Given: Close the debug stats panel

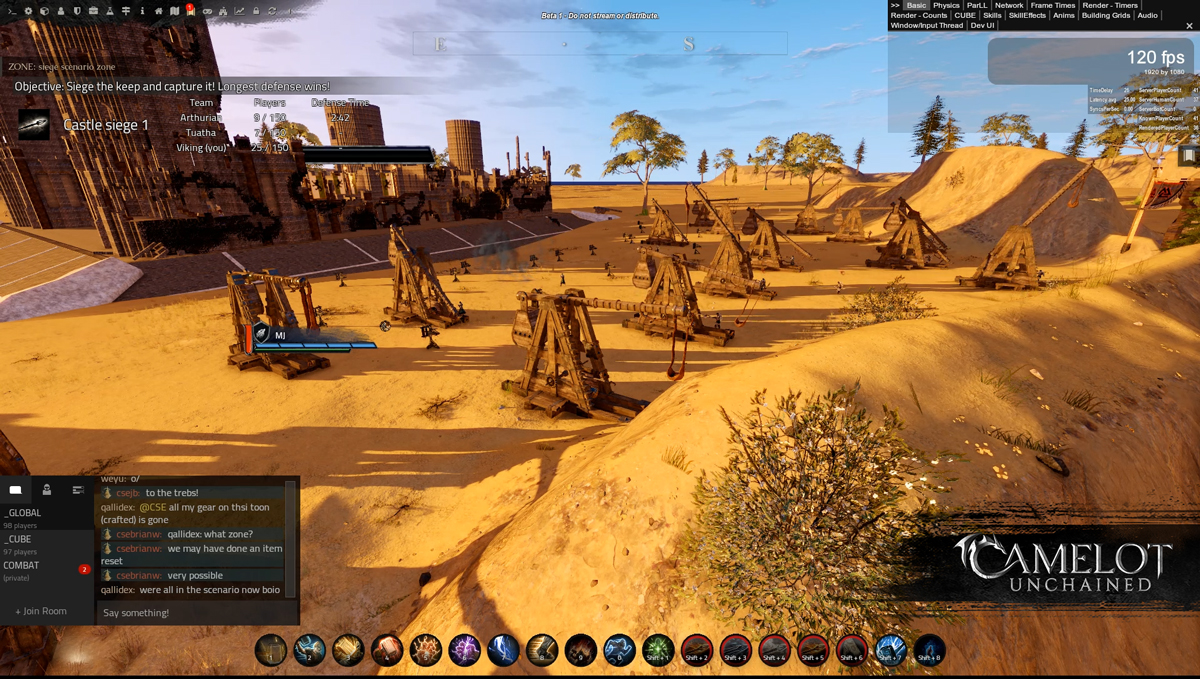Looking at the screenshot, I should (1189, 26).
